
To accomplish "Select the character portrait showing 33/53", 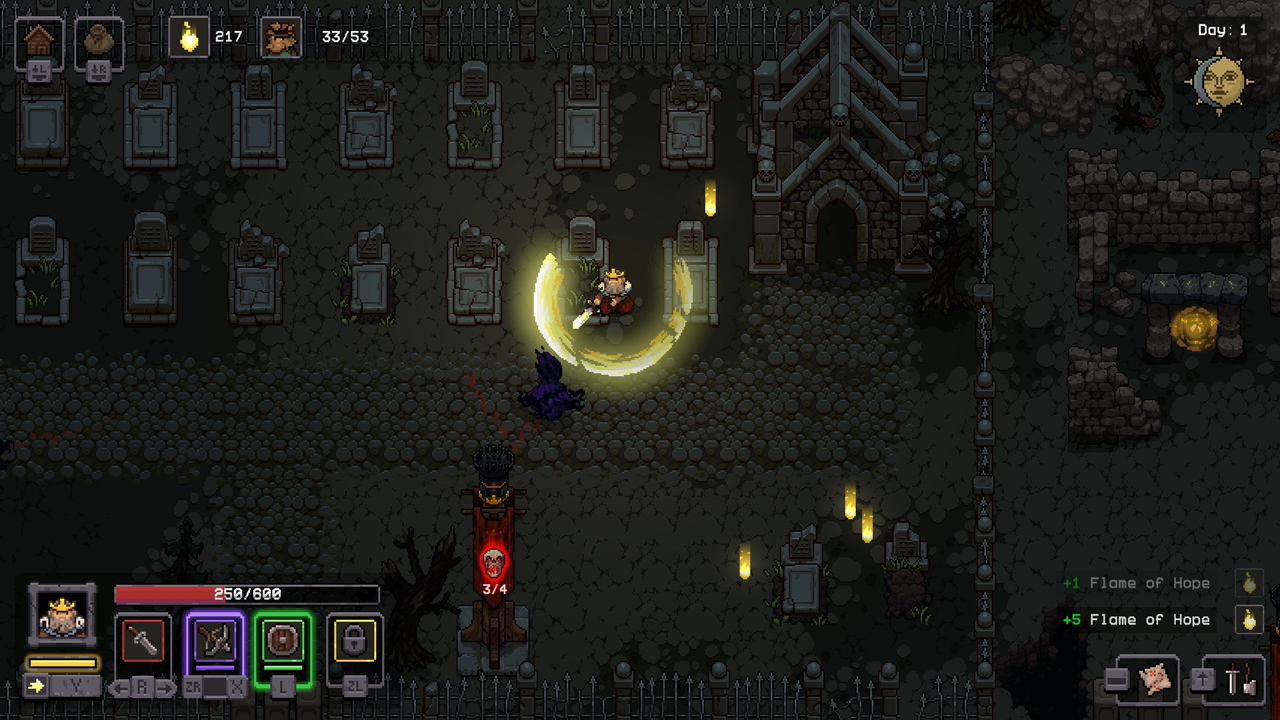I will coord(280,38).
